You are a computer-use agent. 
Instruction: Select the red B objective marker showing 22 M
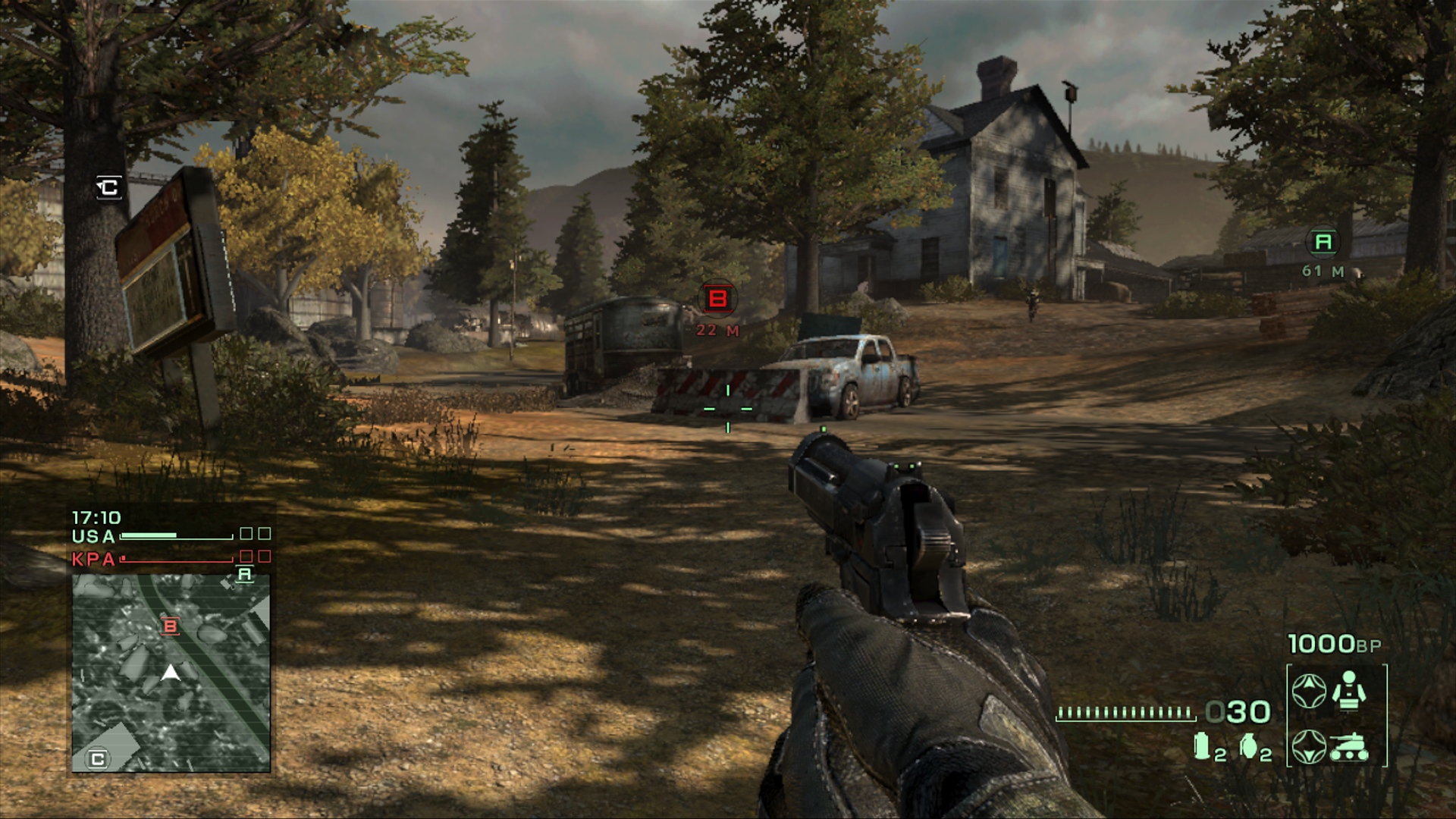coord(717,299)
